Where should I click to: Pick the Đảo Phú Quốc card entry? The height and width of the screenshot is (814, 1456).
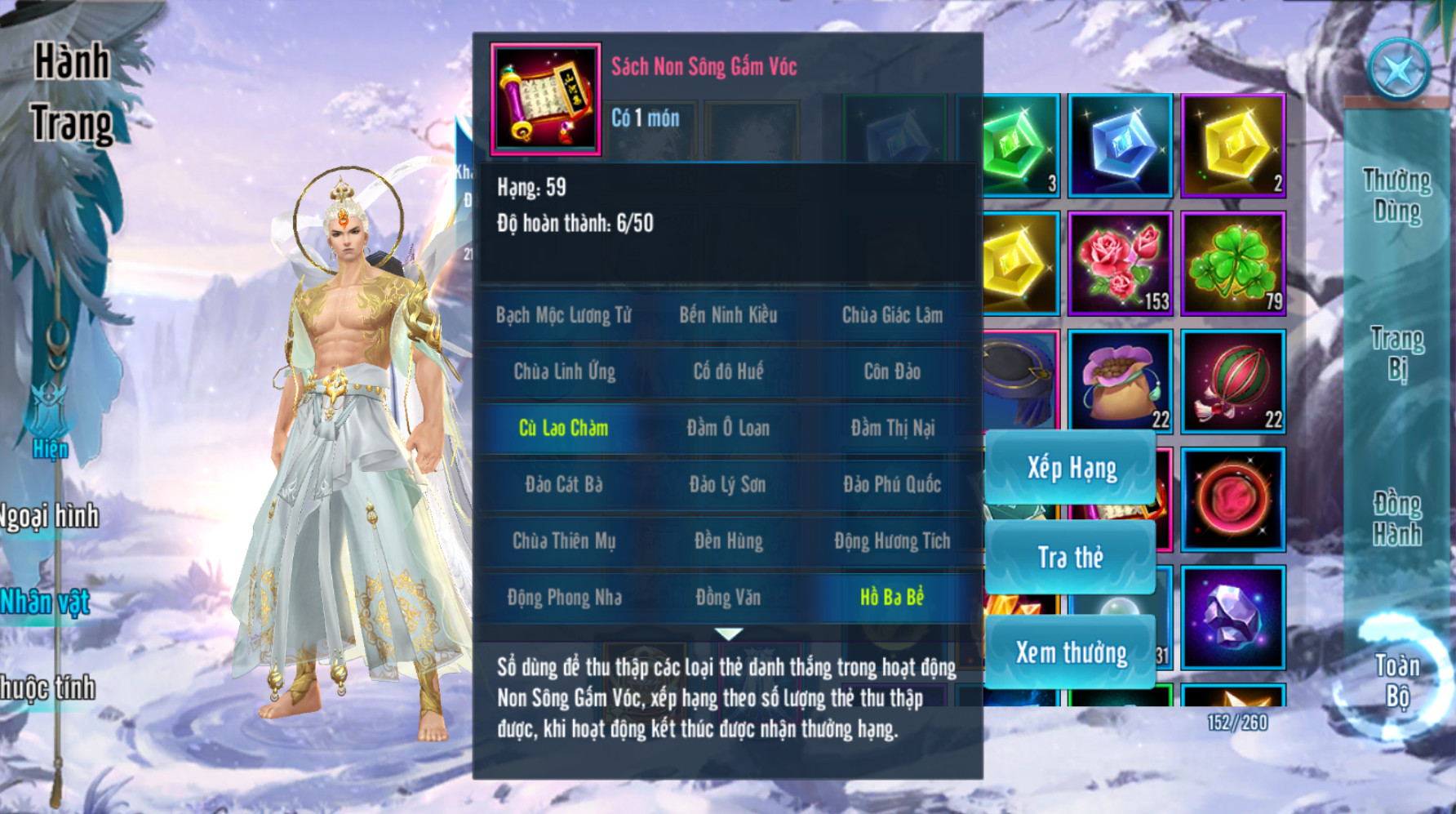coord(892,485)
